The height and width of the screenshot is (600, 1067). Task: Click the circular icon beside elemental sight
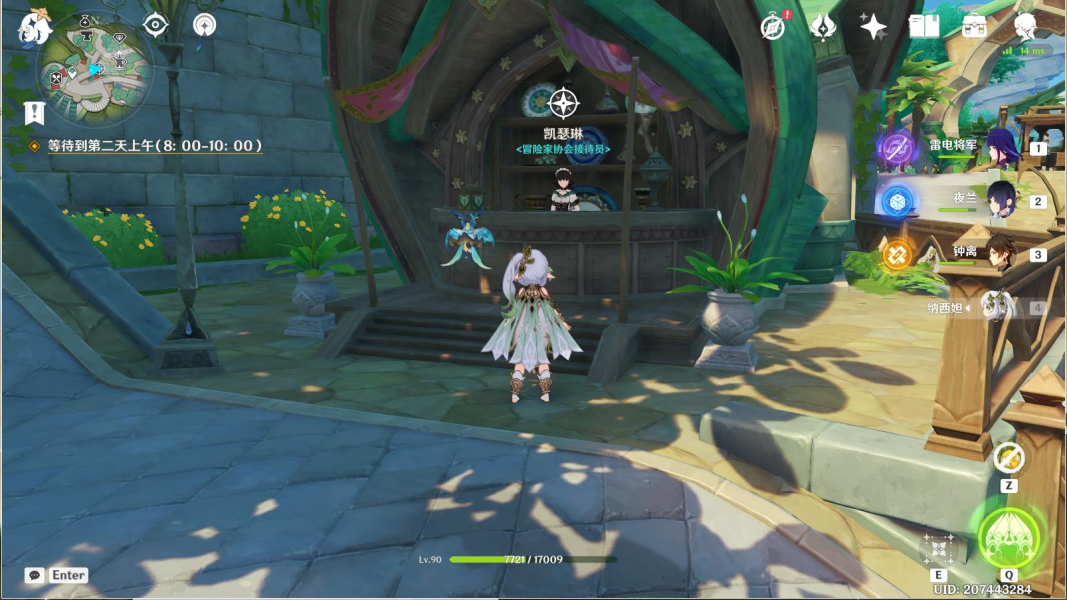[x=204, y=25]
